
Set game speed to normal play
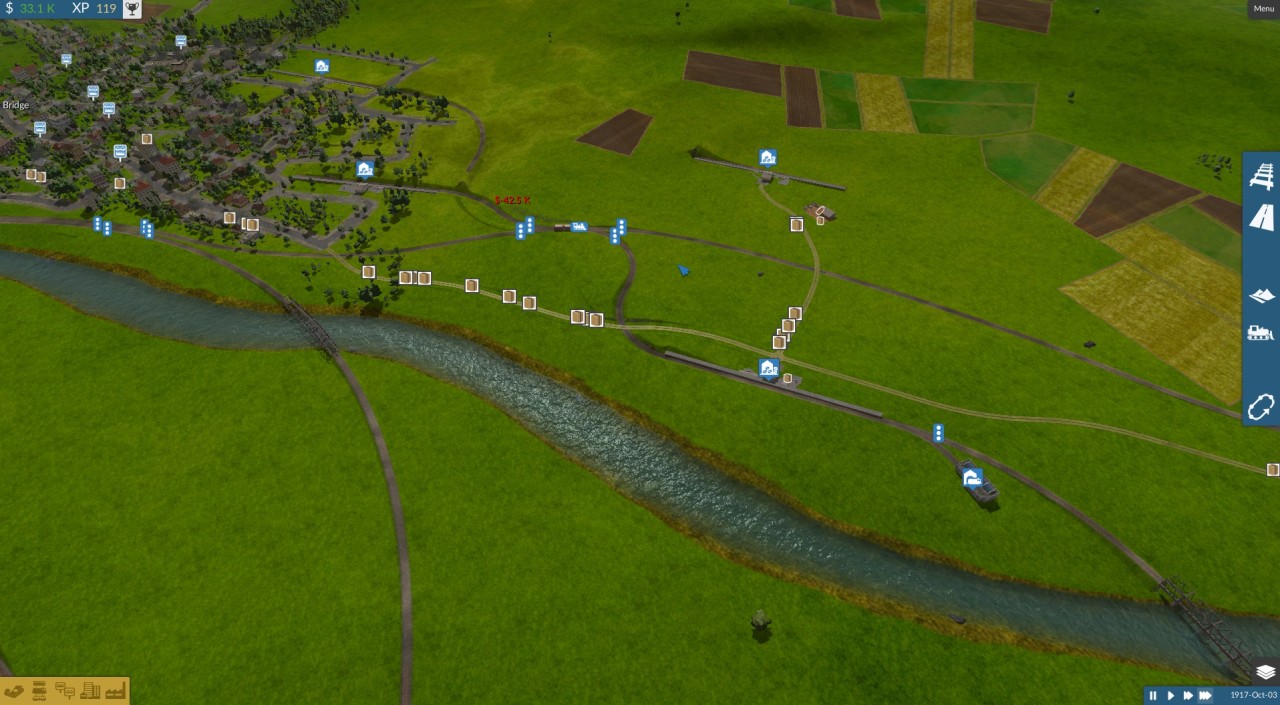point(1170,695)
